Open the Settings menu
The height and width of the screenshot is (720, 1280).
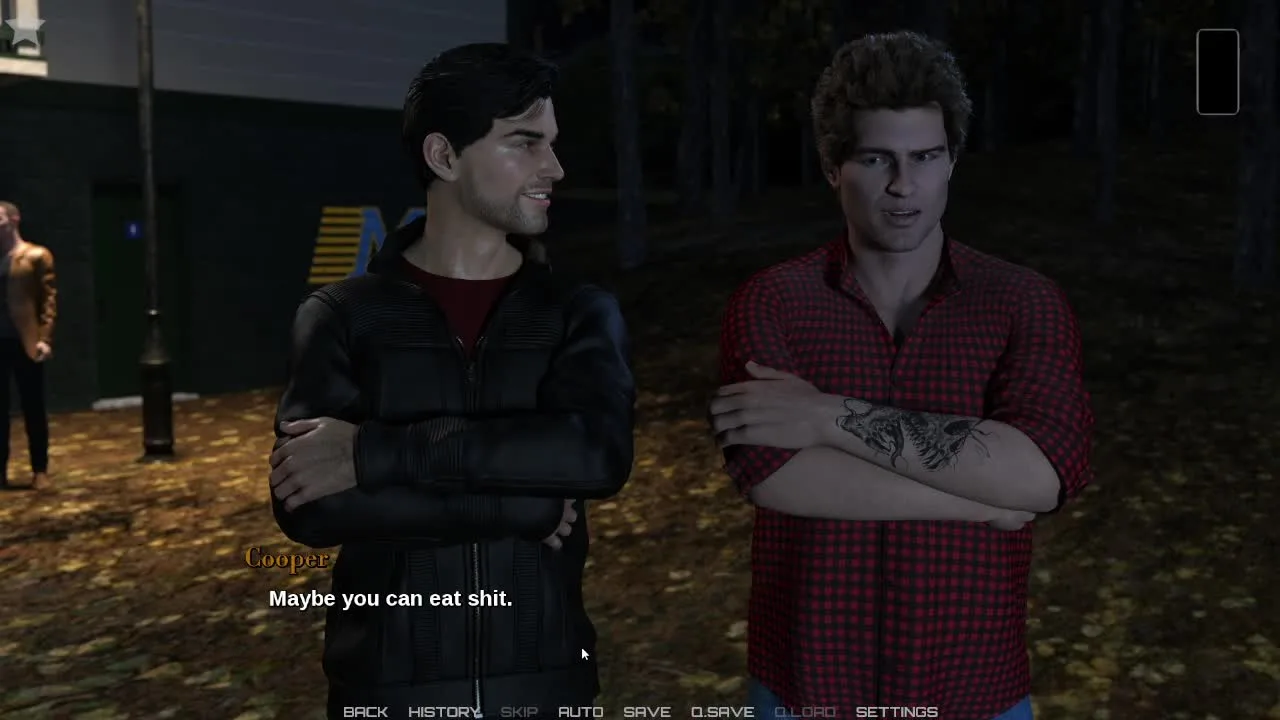click(896, 711)
